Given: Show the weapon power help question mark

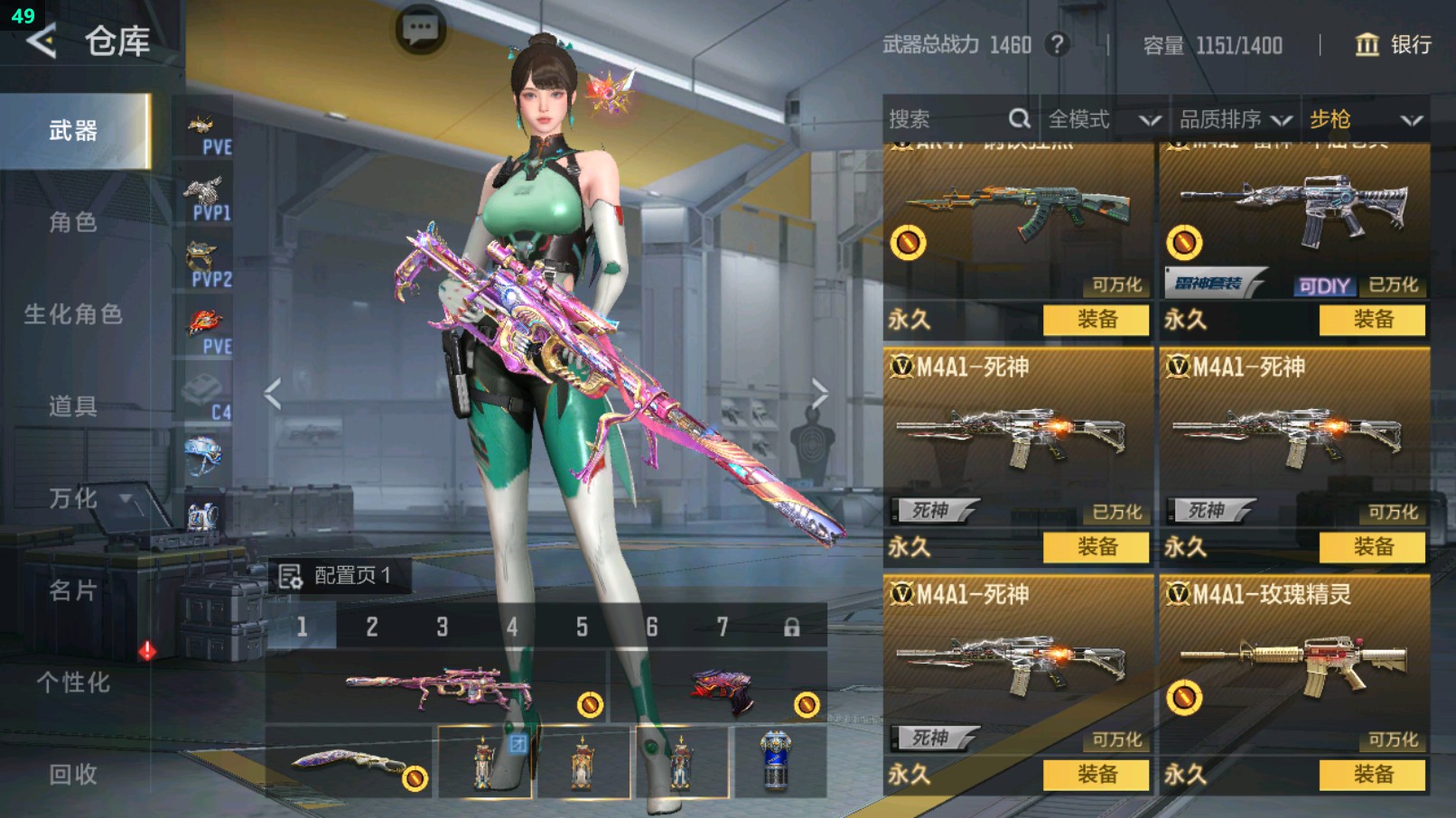Looking at the screenshot, I should 1057,44.
